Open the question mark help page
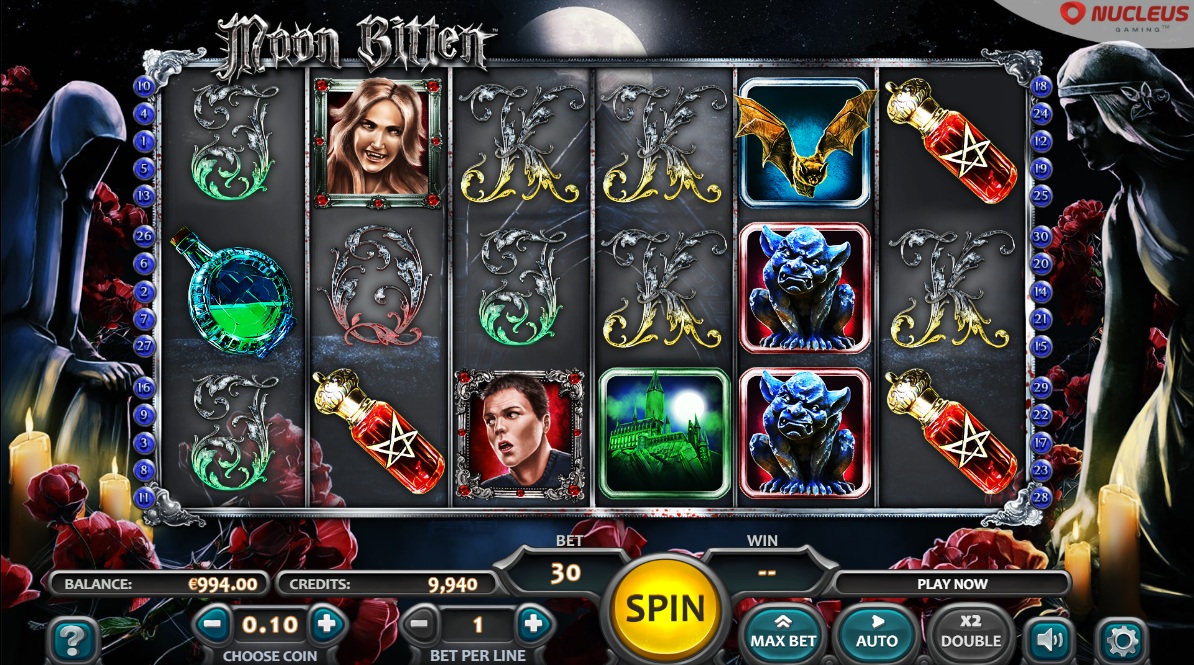 click(72, 638)
